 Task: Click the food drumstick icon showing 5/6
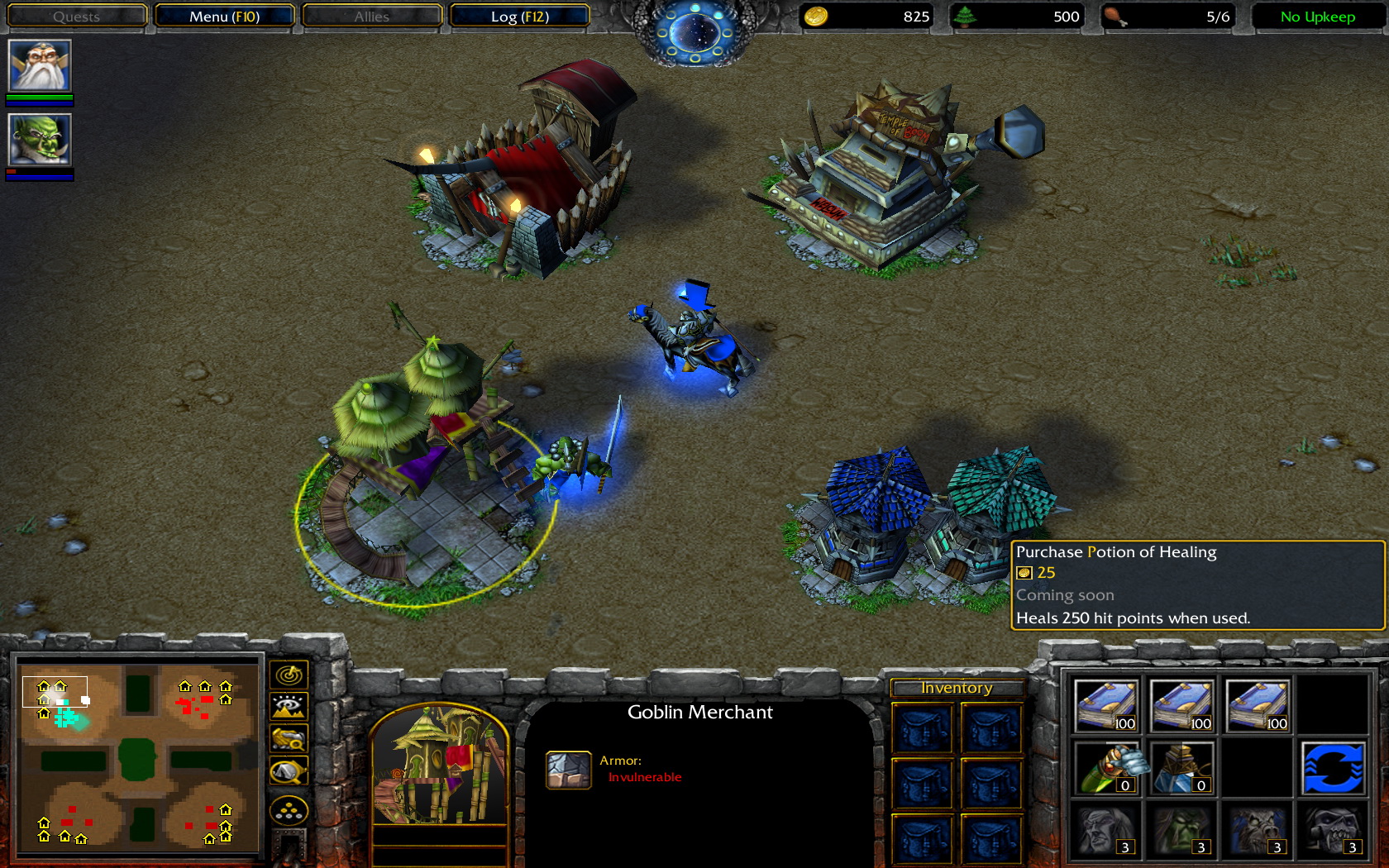(1120, 15)
